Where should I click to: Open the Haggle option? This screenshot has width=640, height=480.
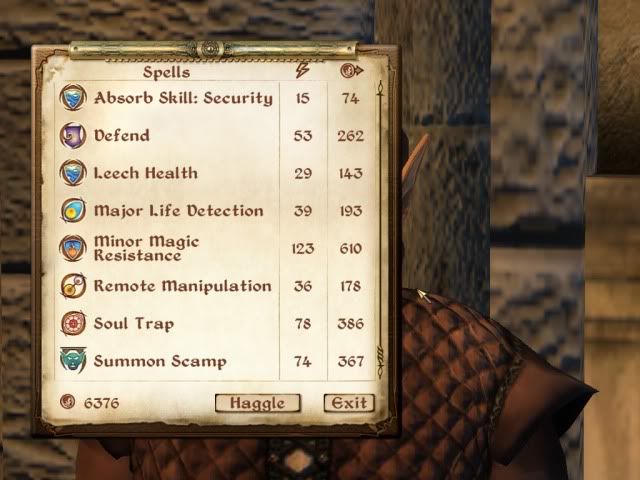[x=257, y=403]
